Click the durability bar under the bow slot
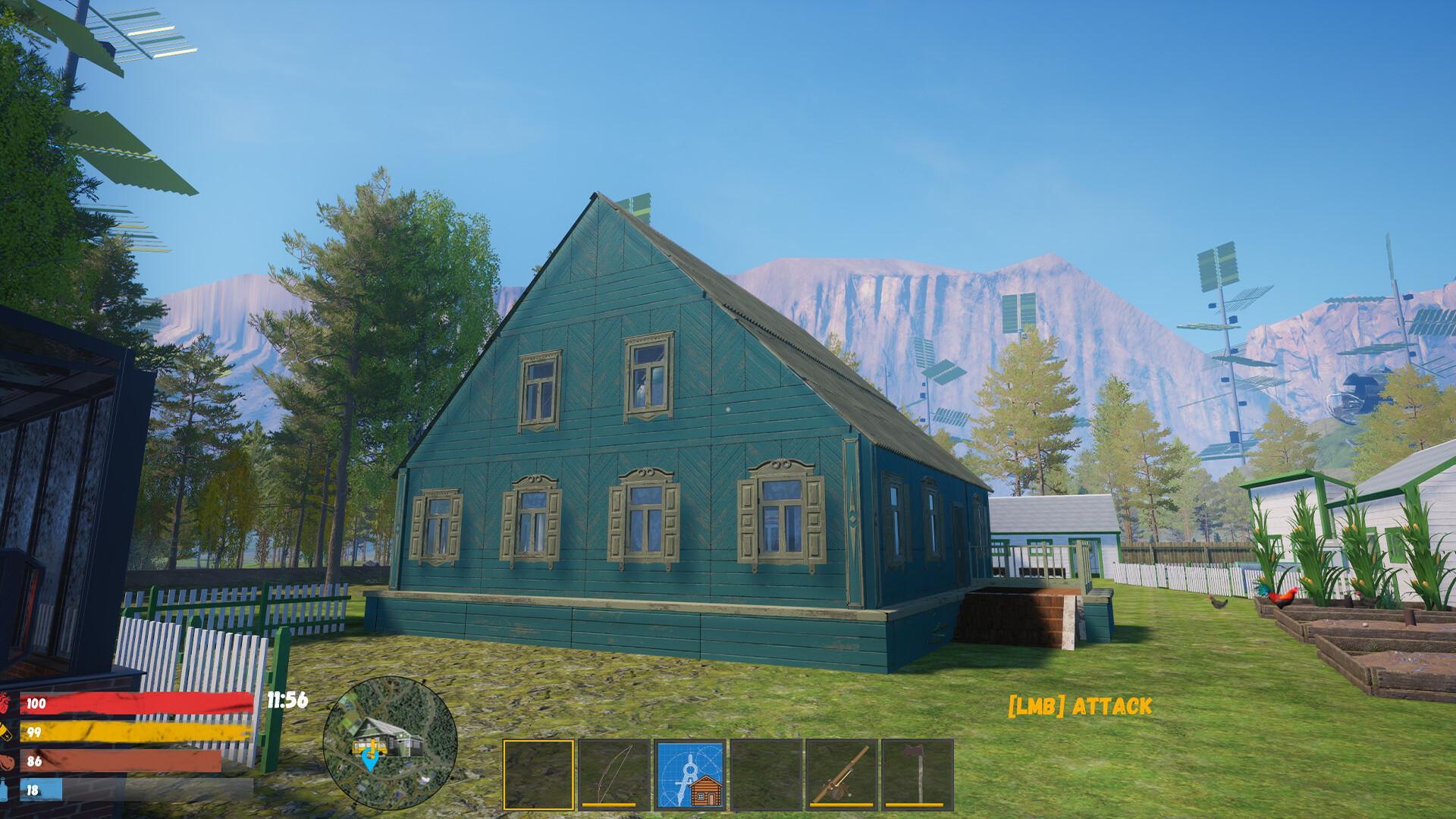The width and height of the screenshot is (1456, 819). (x=610, y=805)
